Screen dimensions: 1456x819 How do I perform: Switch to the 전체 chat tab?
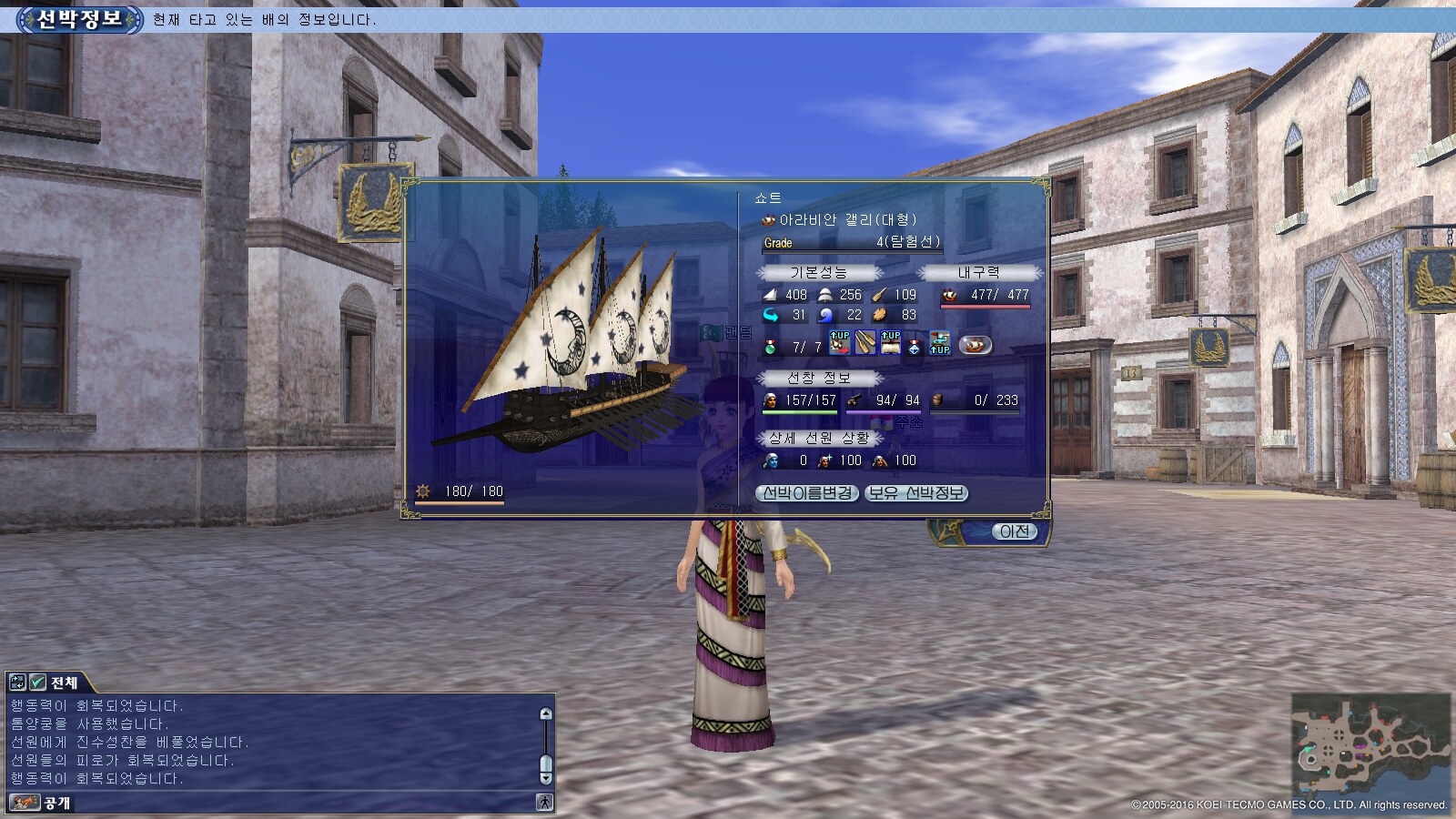click(64, 682)
